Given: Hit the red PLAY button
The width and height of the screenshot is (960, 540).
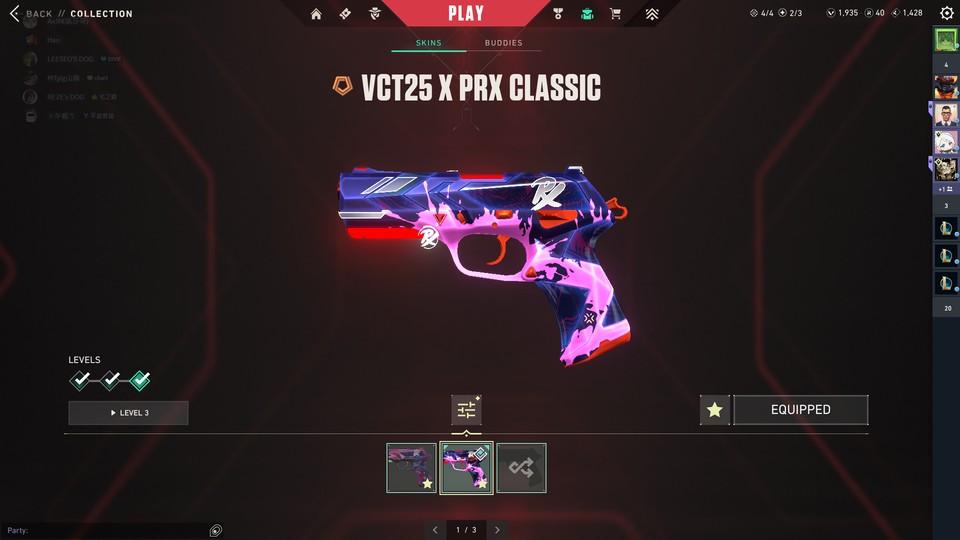Looking at the screenshot, I should click(466, 14).
